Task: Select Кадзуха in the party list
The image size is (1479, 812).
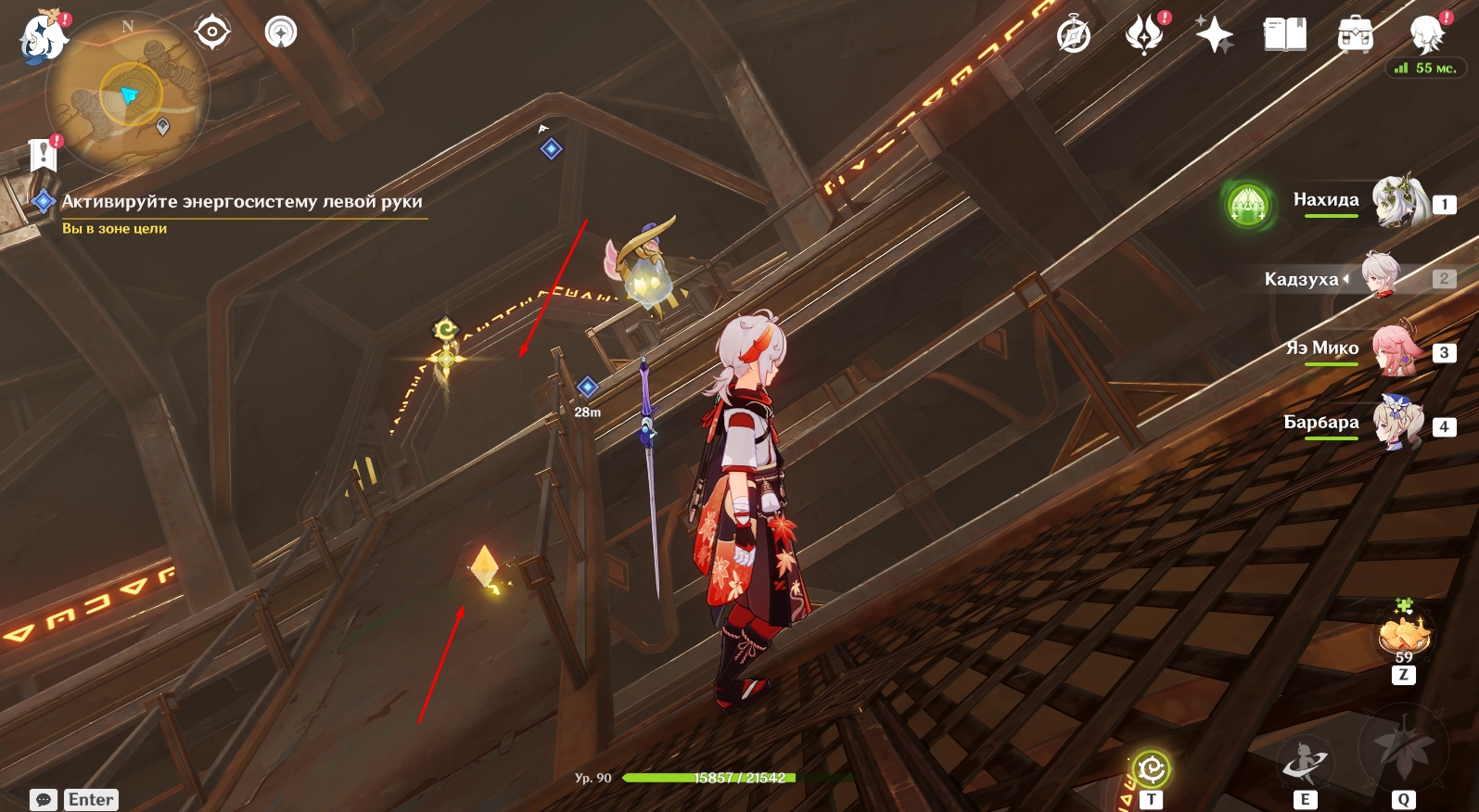Action: (x=1380, y=276)
